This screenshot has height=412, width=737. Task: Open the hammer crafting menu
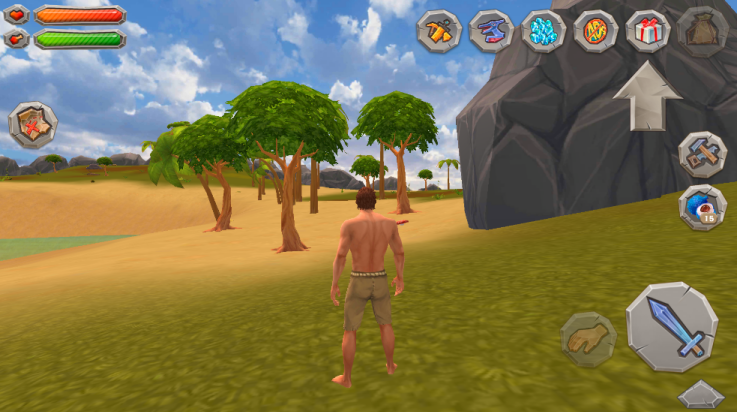point(702,154)
